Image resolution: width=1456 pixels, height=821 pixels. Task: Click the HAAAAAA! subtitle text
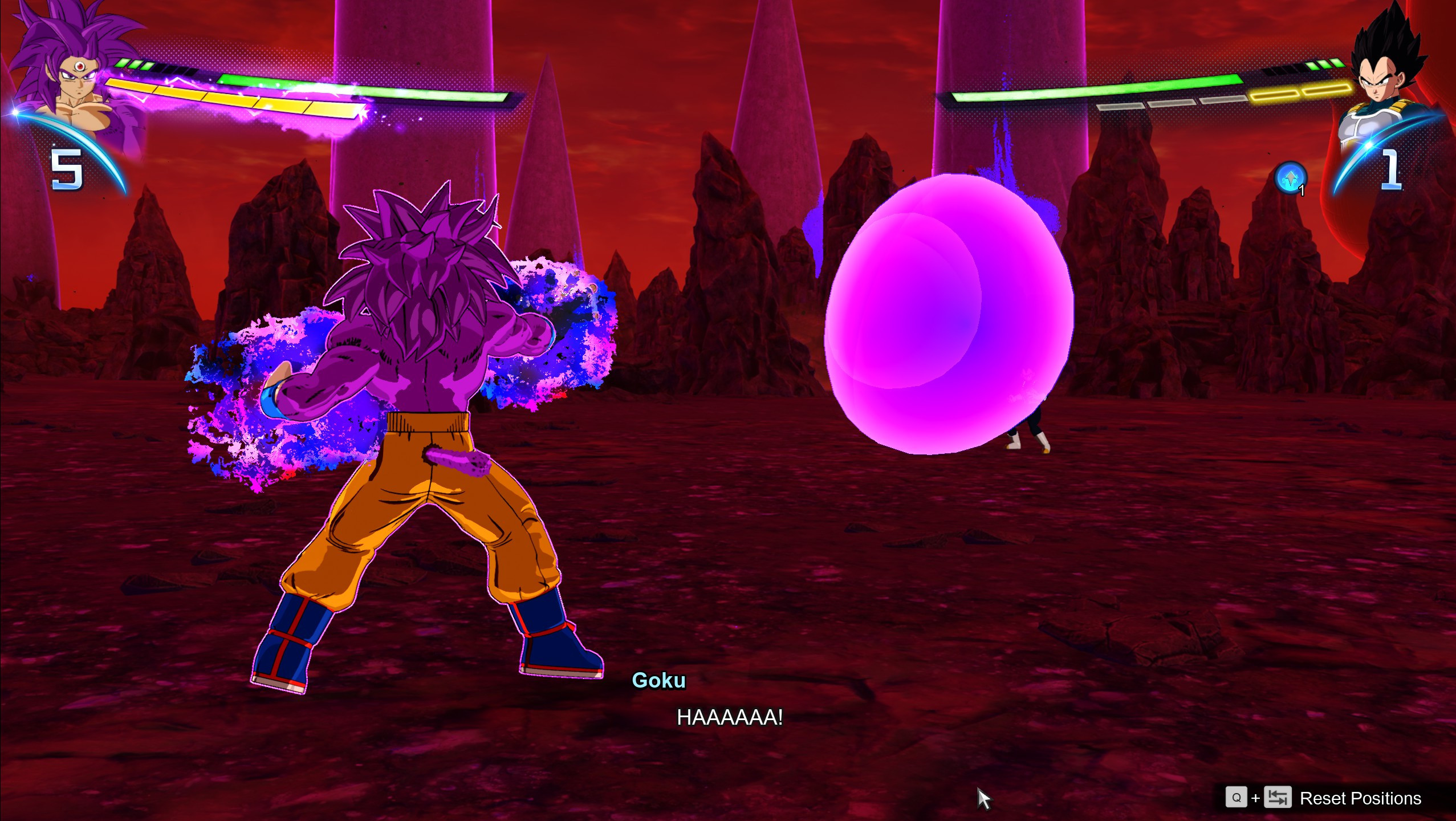tap(730, 717)
